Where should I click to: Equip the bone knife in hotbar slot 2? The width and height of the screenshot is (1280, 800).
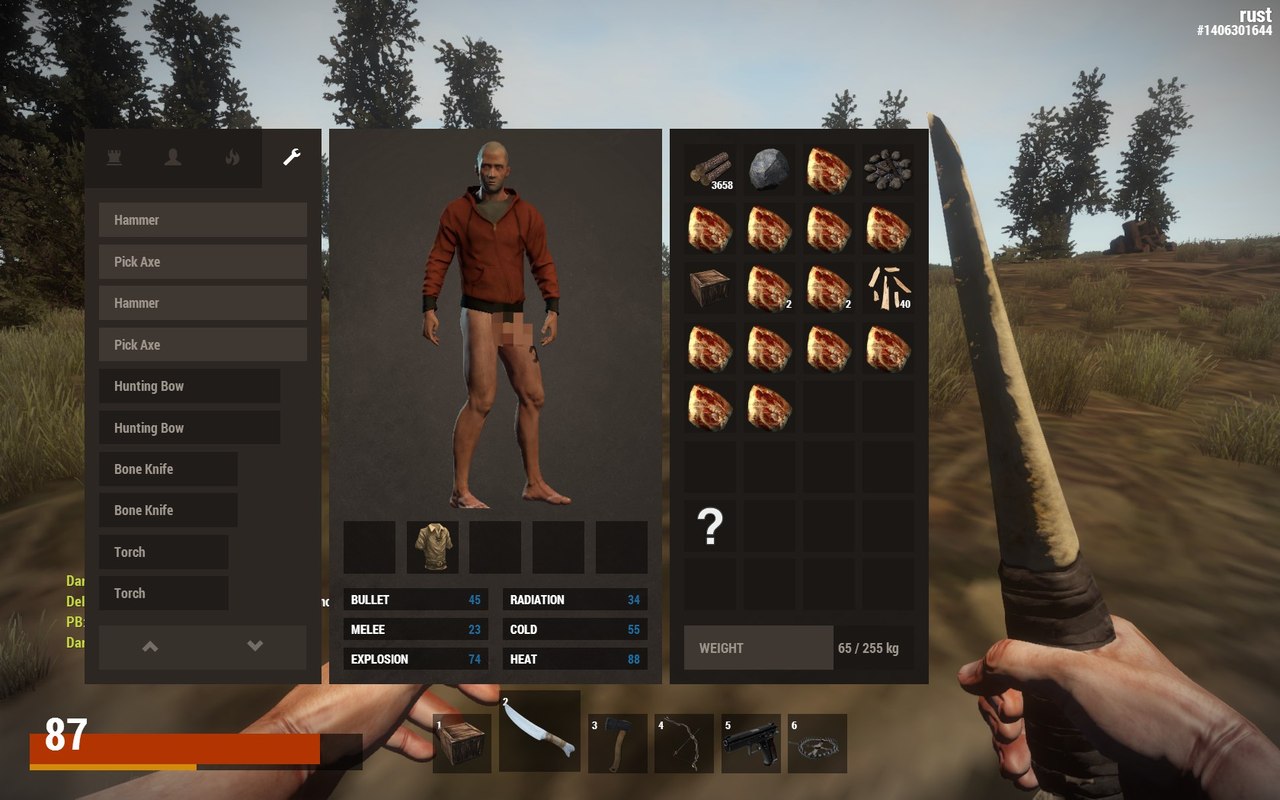[x=539, y=732]
